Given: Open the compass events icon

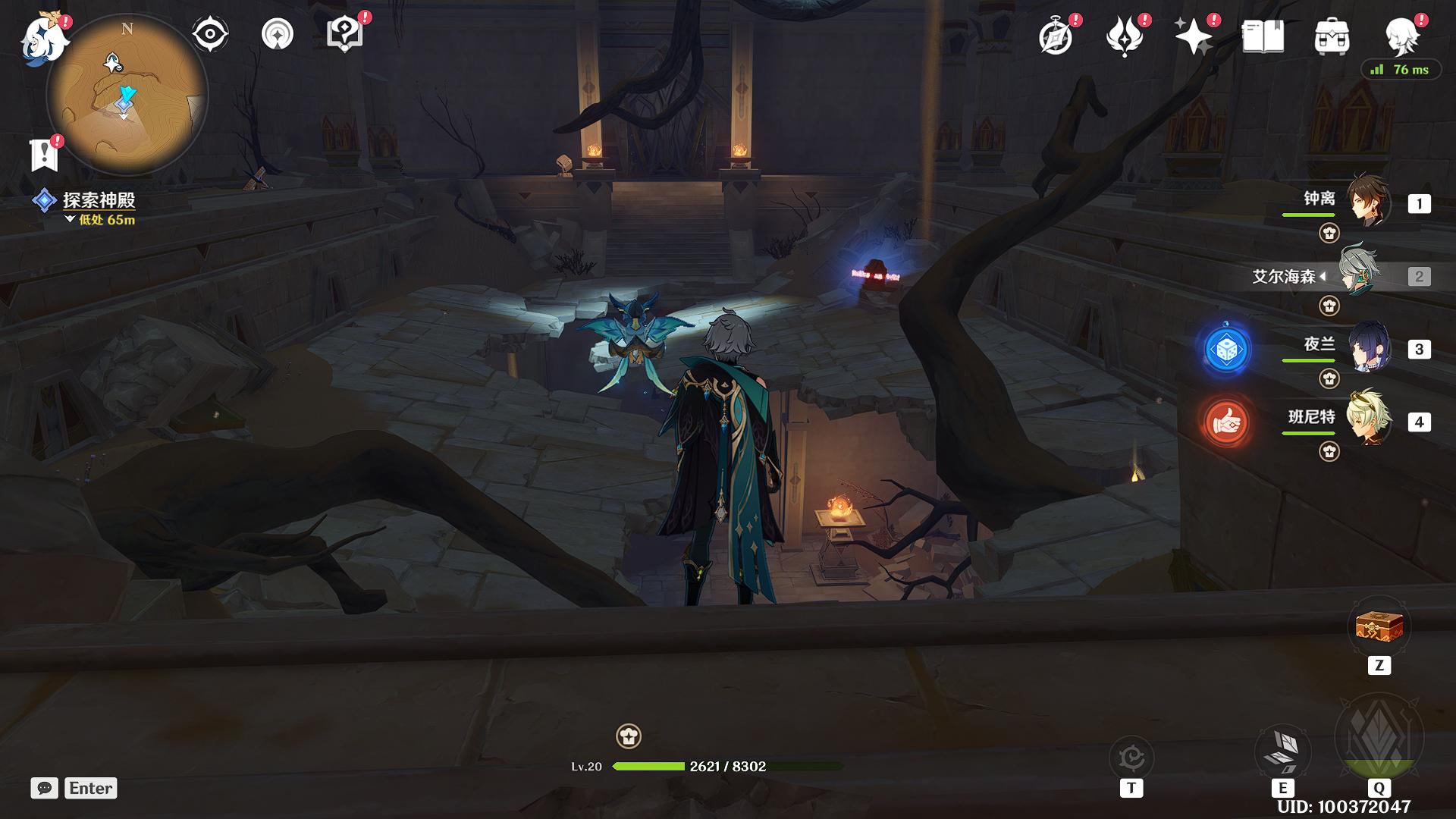Looking at the screenshot, I should point(1056,36).
